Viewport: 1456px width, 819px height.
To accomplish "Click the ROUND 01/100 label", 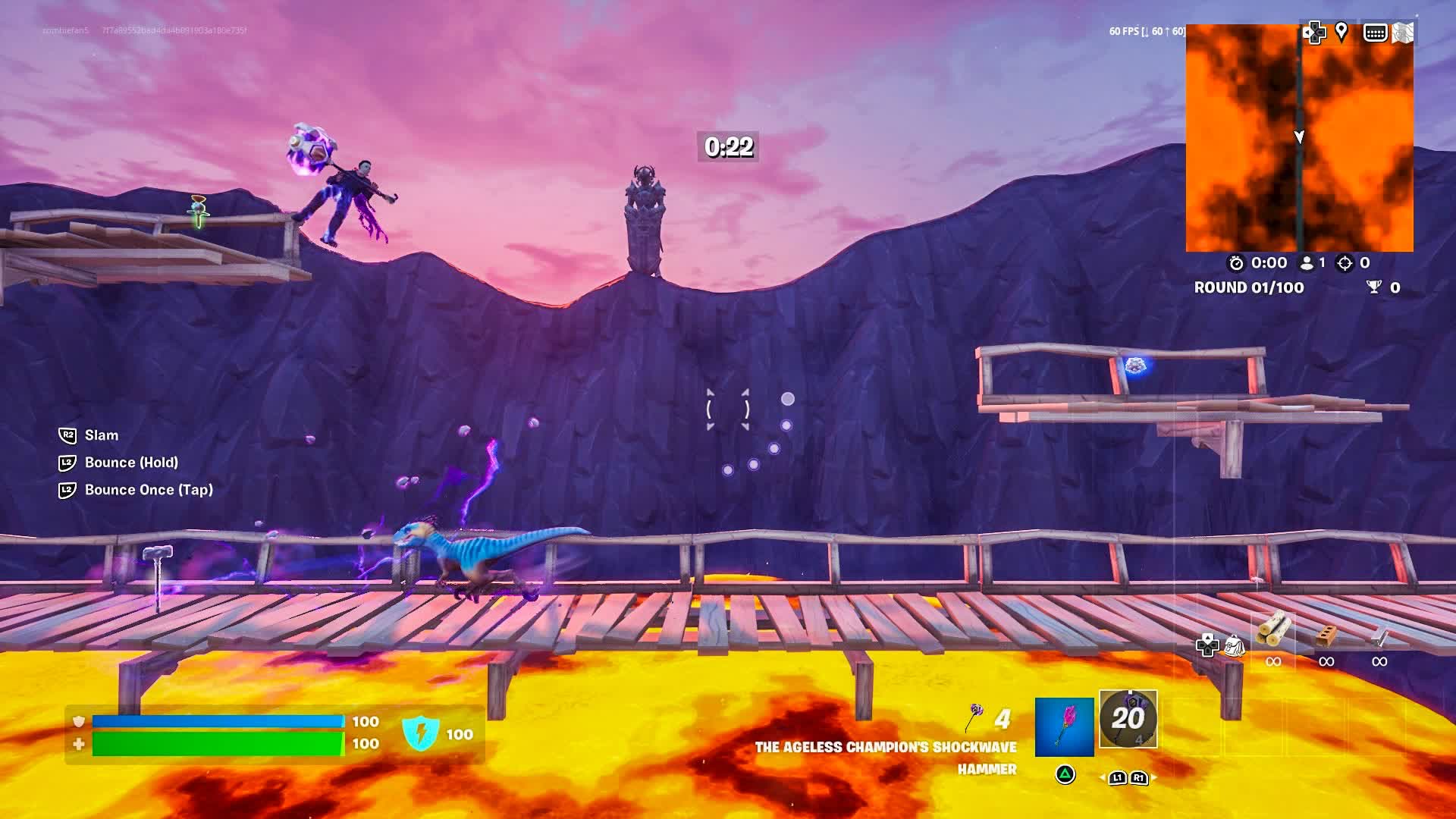I will pos(1248,287).
